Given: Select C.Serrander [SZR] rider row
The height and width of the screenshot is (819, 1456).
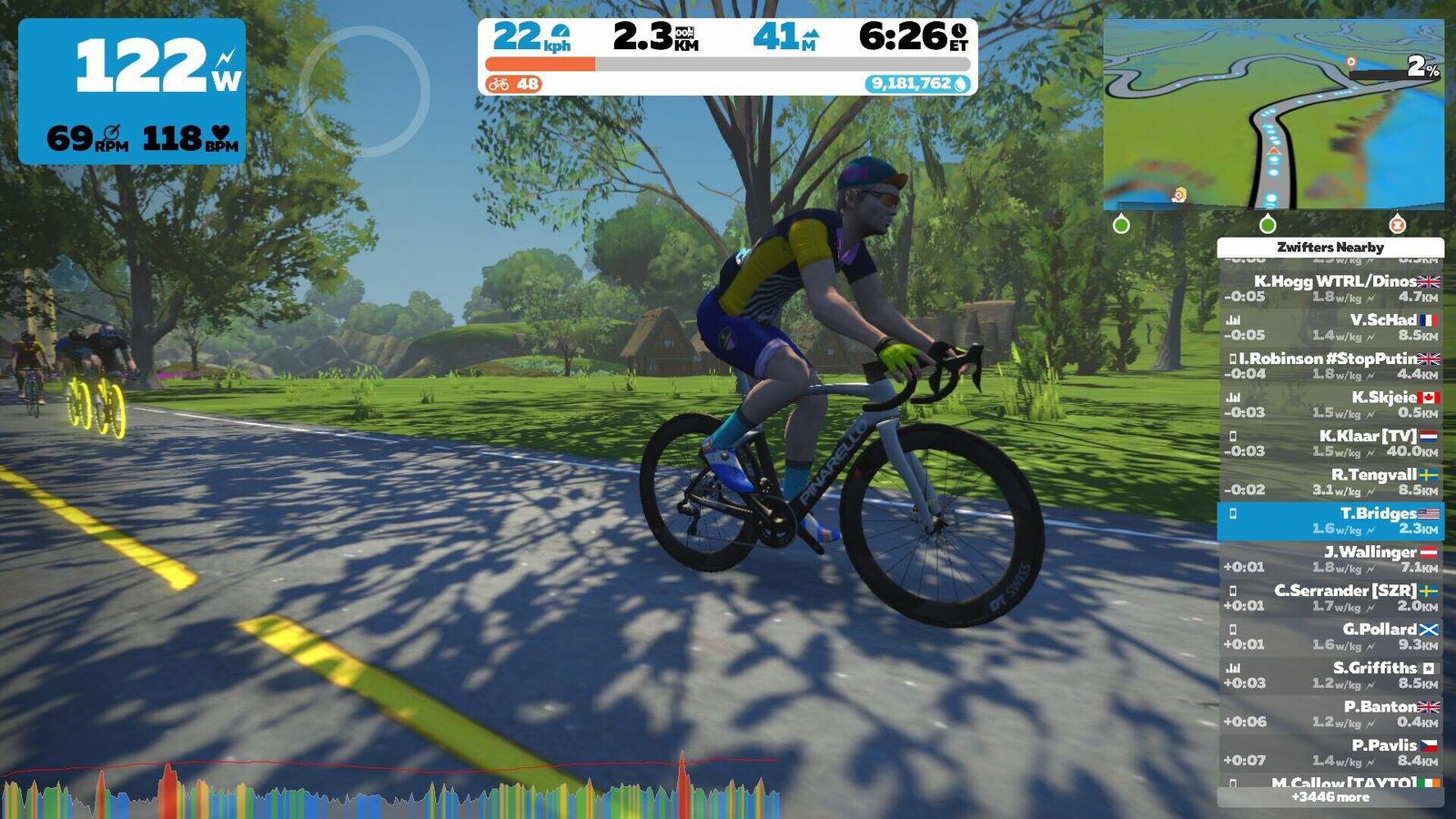Looking at the screenshot, I should click(x=1330, y=598).
